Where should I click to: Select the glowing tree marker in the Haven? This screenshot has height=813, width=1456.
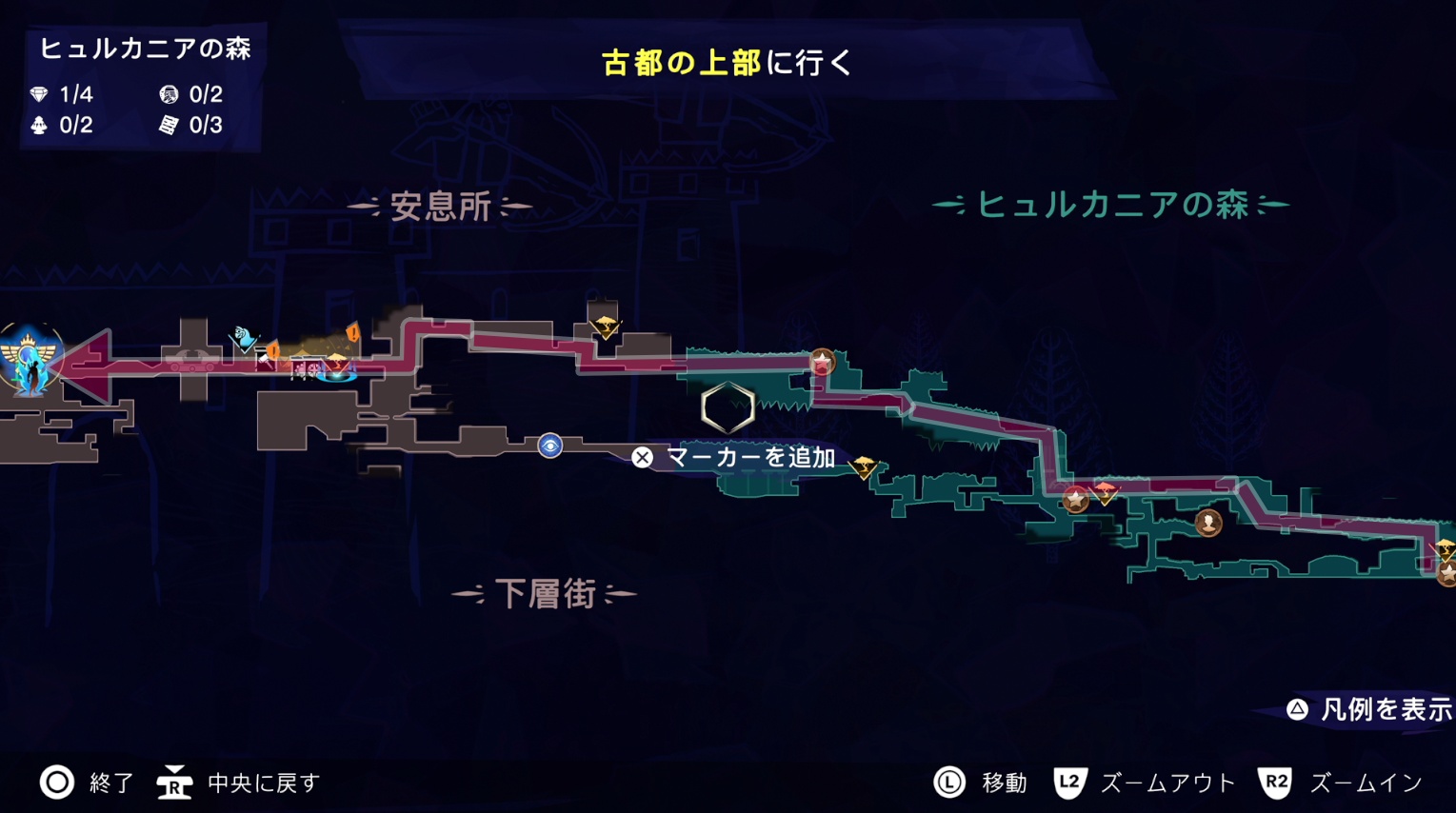tap(336, 366)
